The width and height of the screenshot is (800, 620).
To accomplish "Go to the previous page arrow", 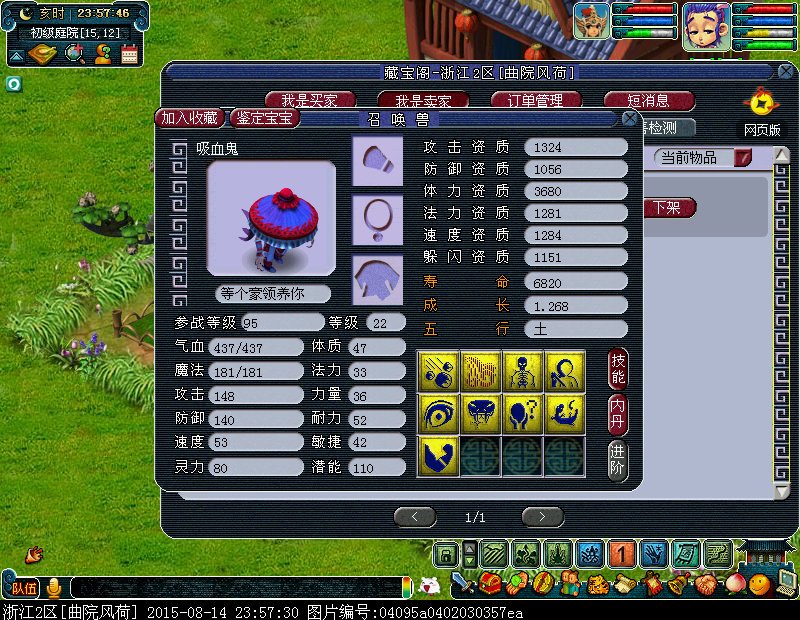I will click(415, 517).
